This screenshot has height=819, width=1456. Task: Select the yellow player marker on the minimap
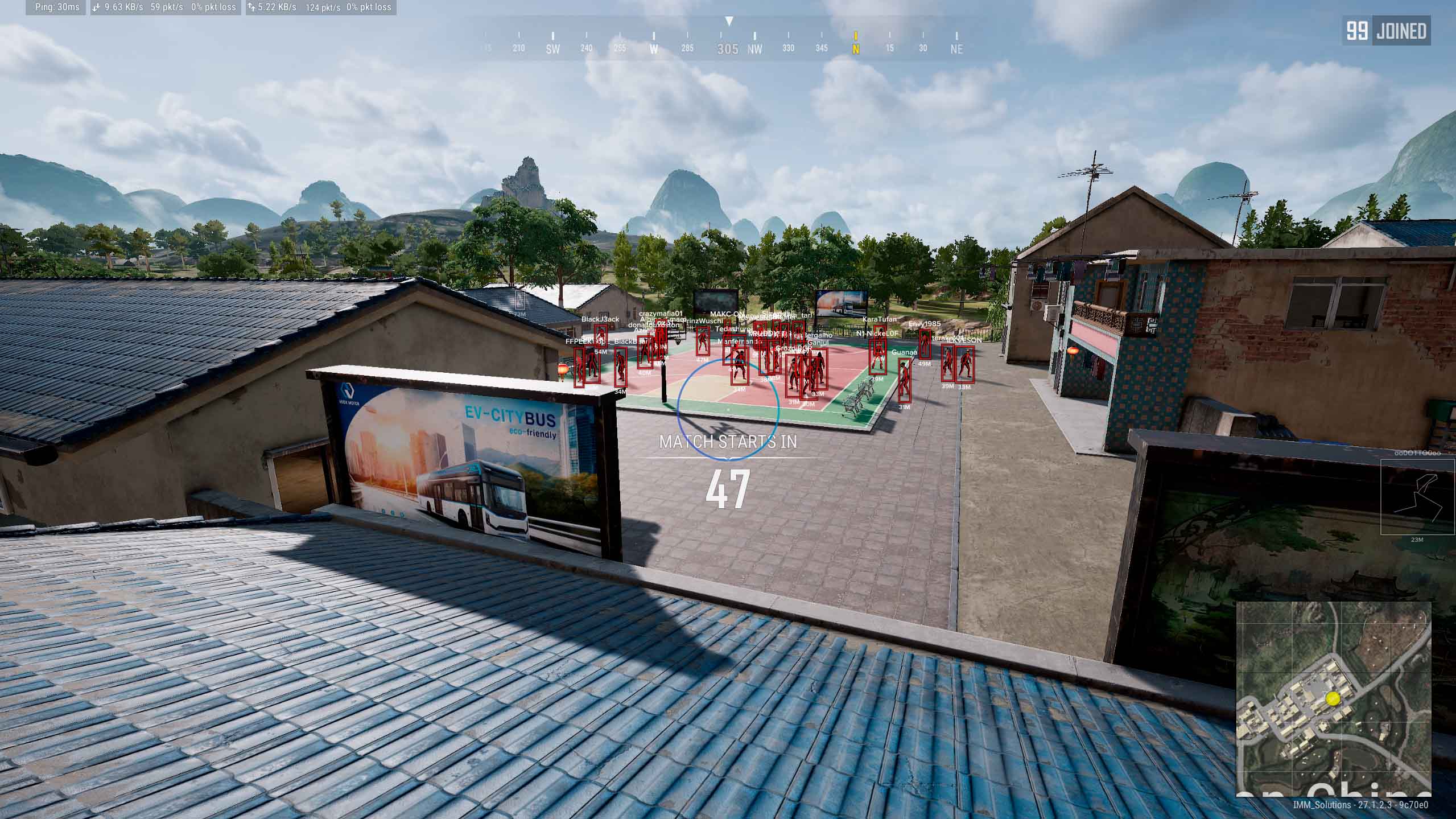point(1333,698)
